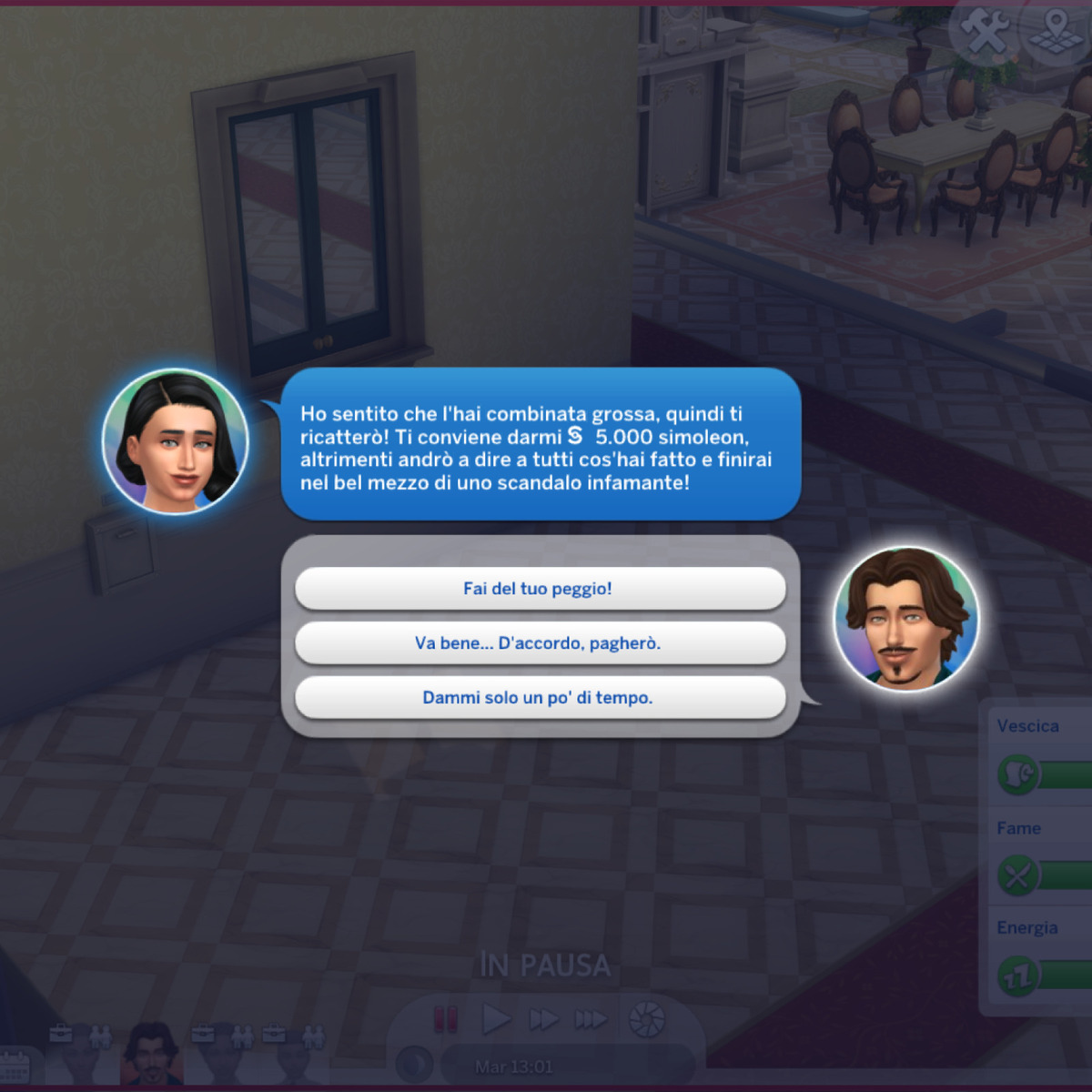The image size is (1092, 1092).
Task: Set game to triple fast-forward speed
Action: pyautogui.click(x=591, y=1019)
